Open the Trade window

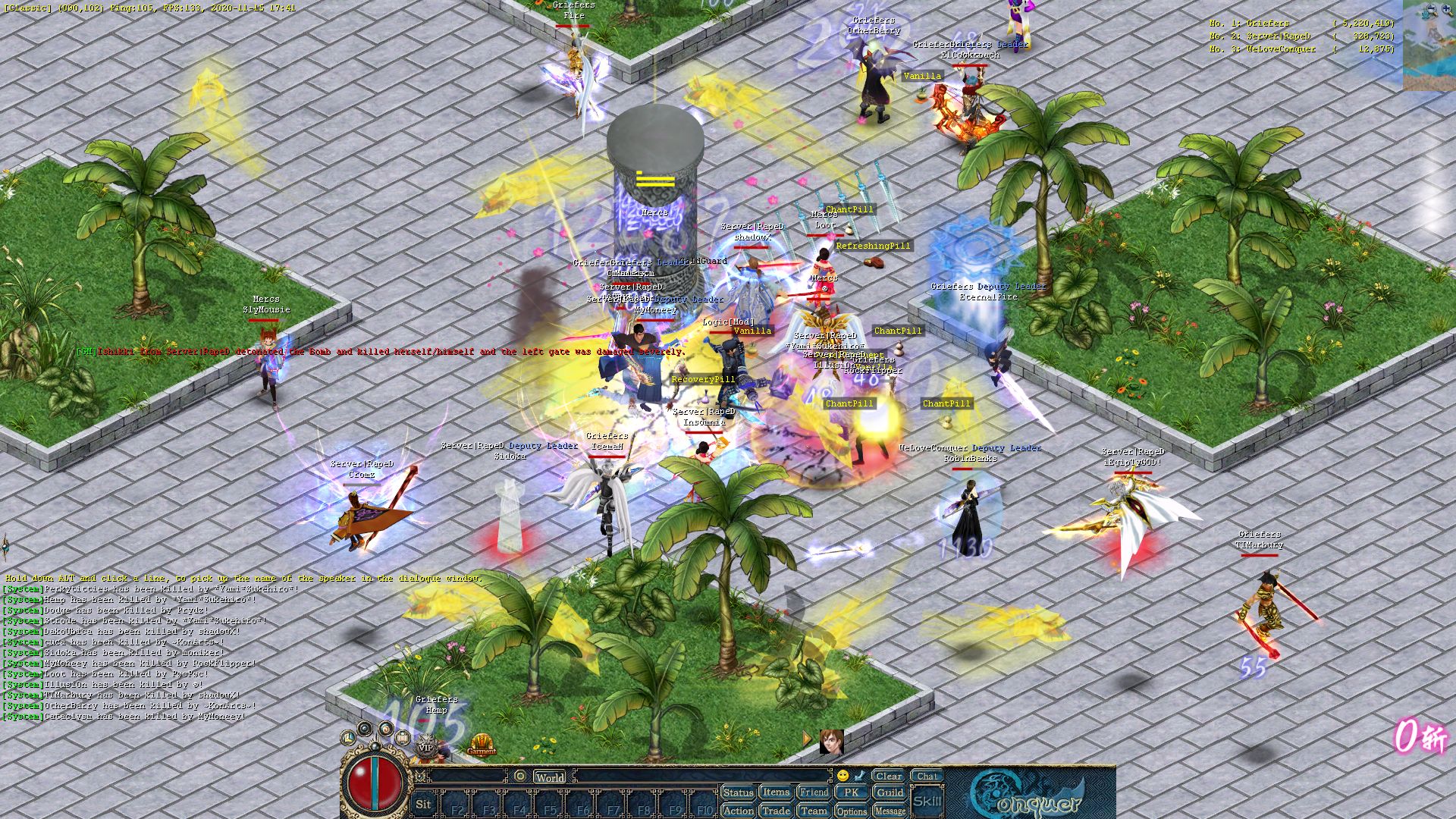(776, 811)
